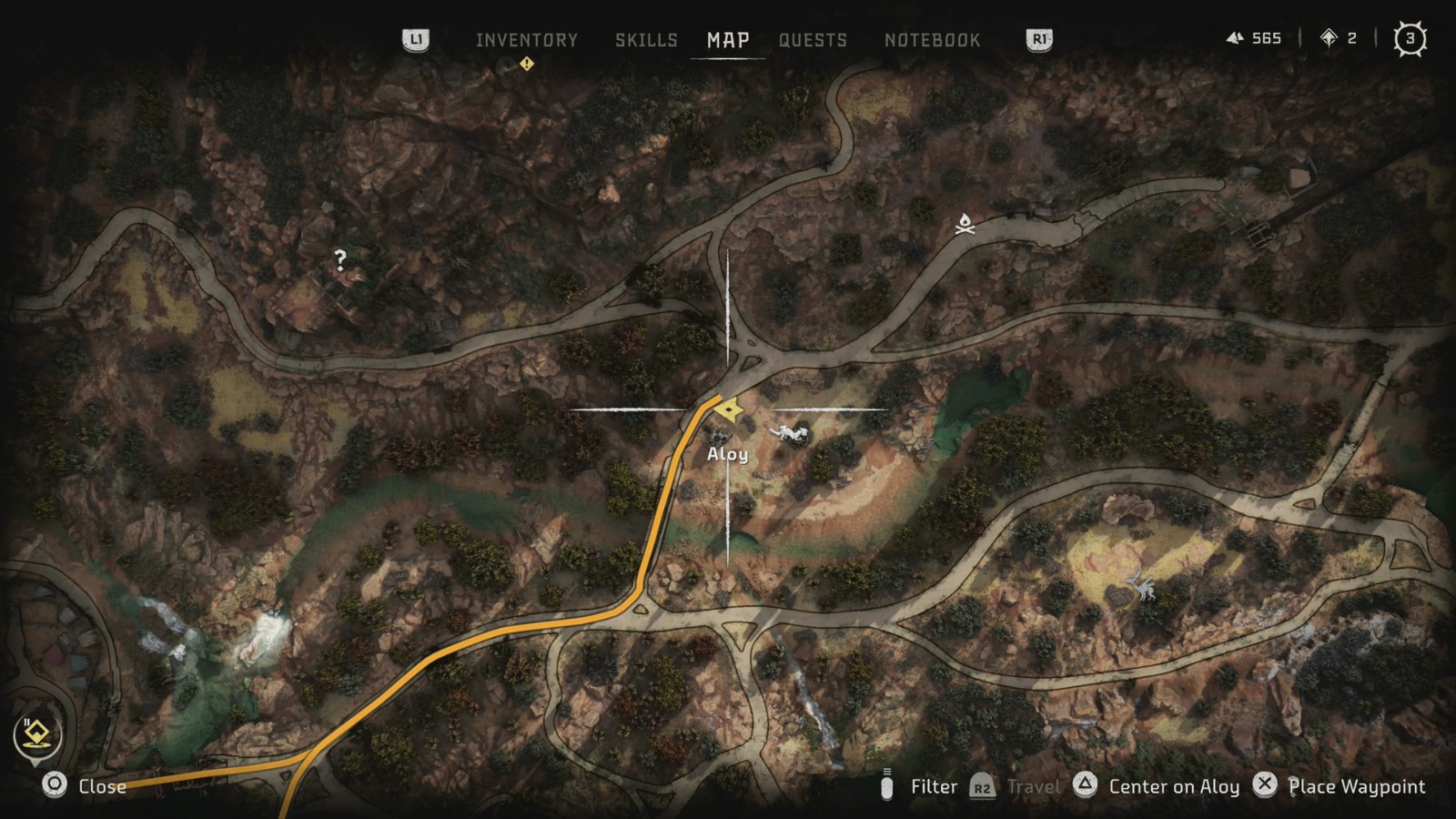
Task: Place Waypoint on the map
Action: click(1340, 786)
